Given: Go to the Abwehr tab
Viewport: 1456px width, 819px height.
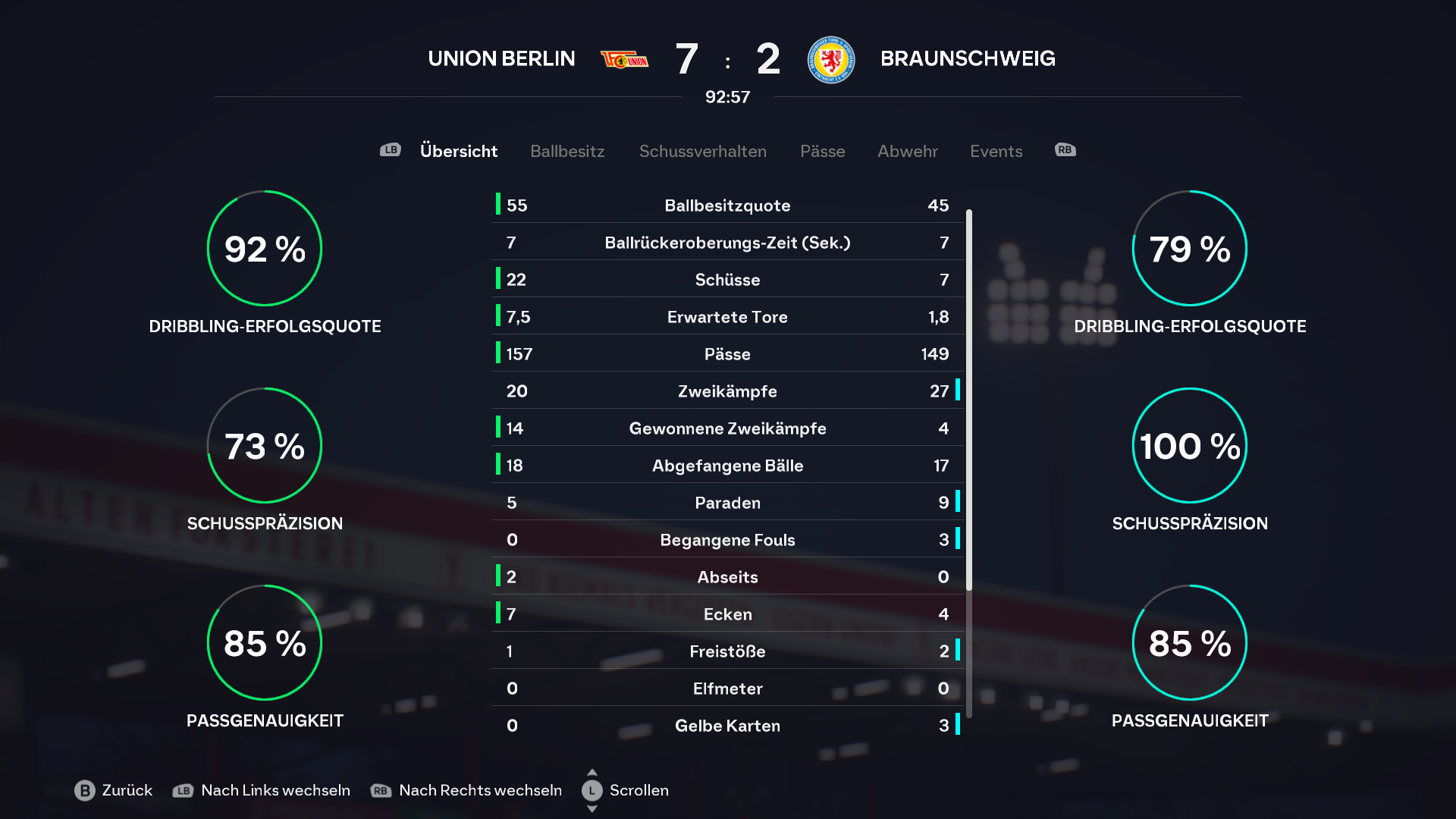Looking at the screenshot, I should [x=907, y=151].
